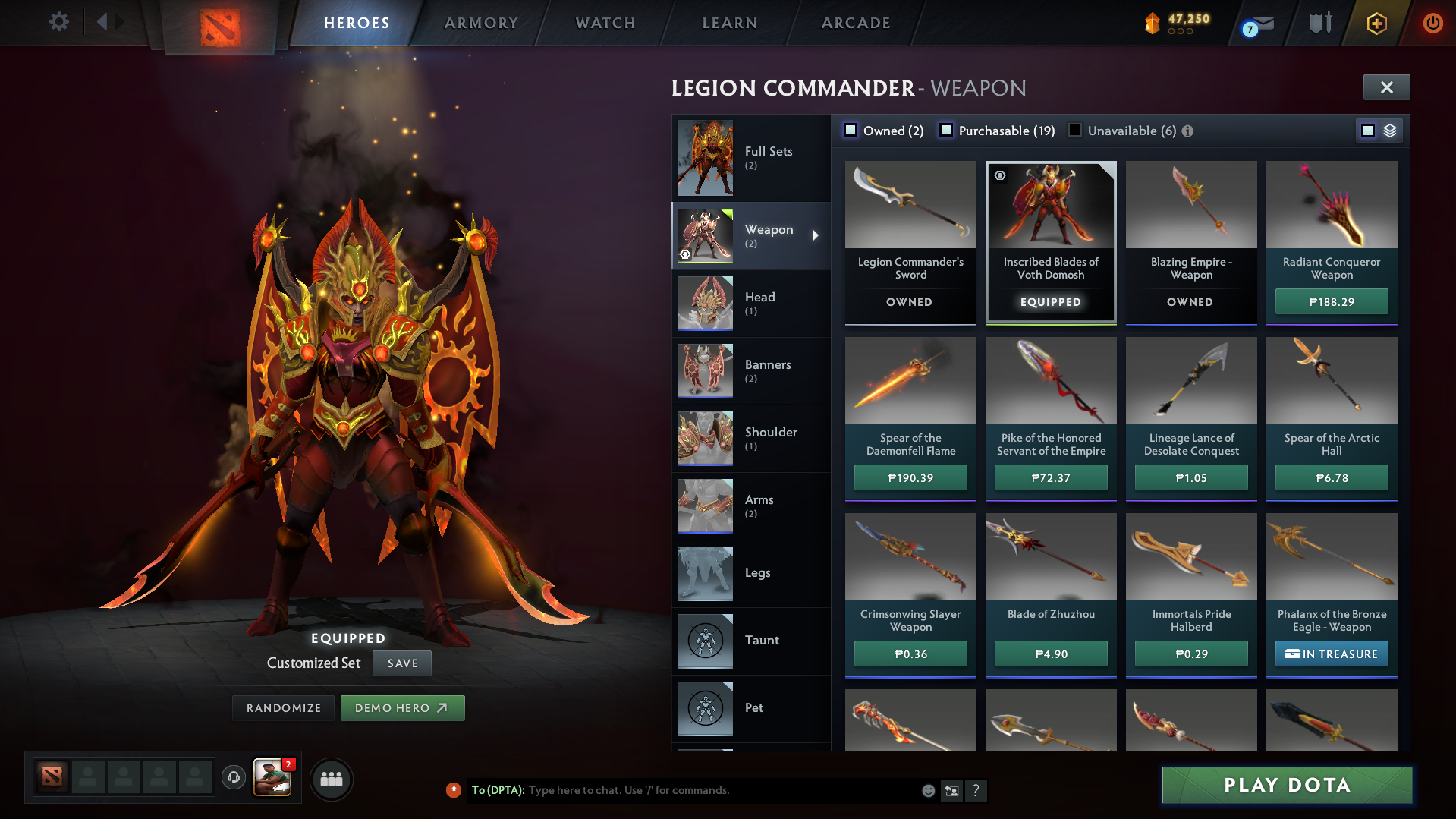The width and height of the screenshot is (1456, 819).
Task: Select the Taunt slot category
Action: tap(751, 641)
